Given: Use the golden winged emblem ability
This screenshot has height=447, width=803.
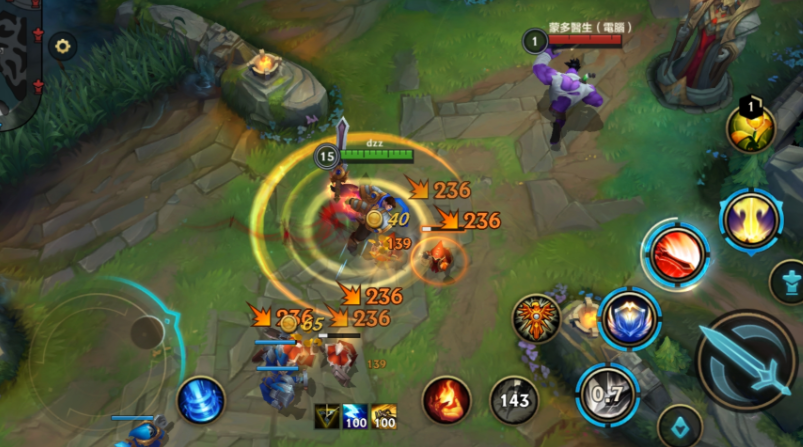Looking at the screenshot, I should (x=537, y=319).
